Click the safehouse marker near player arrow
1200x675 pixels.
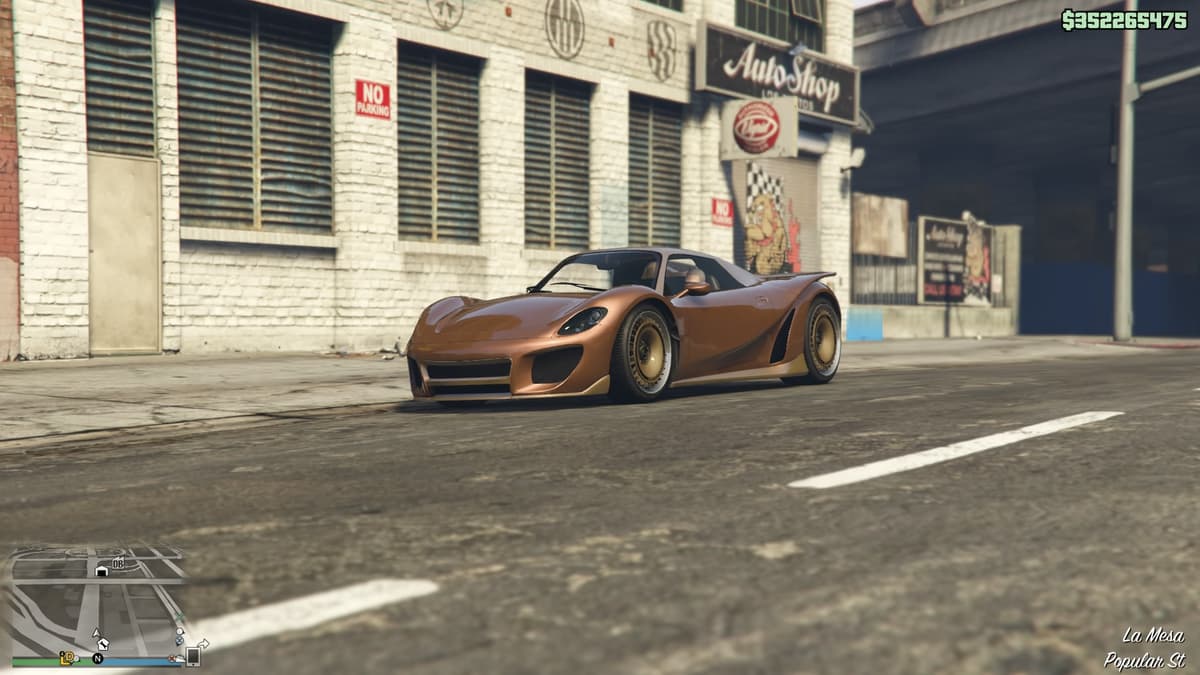click(x=103, y=644)
